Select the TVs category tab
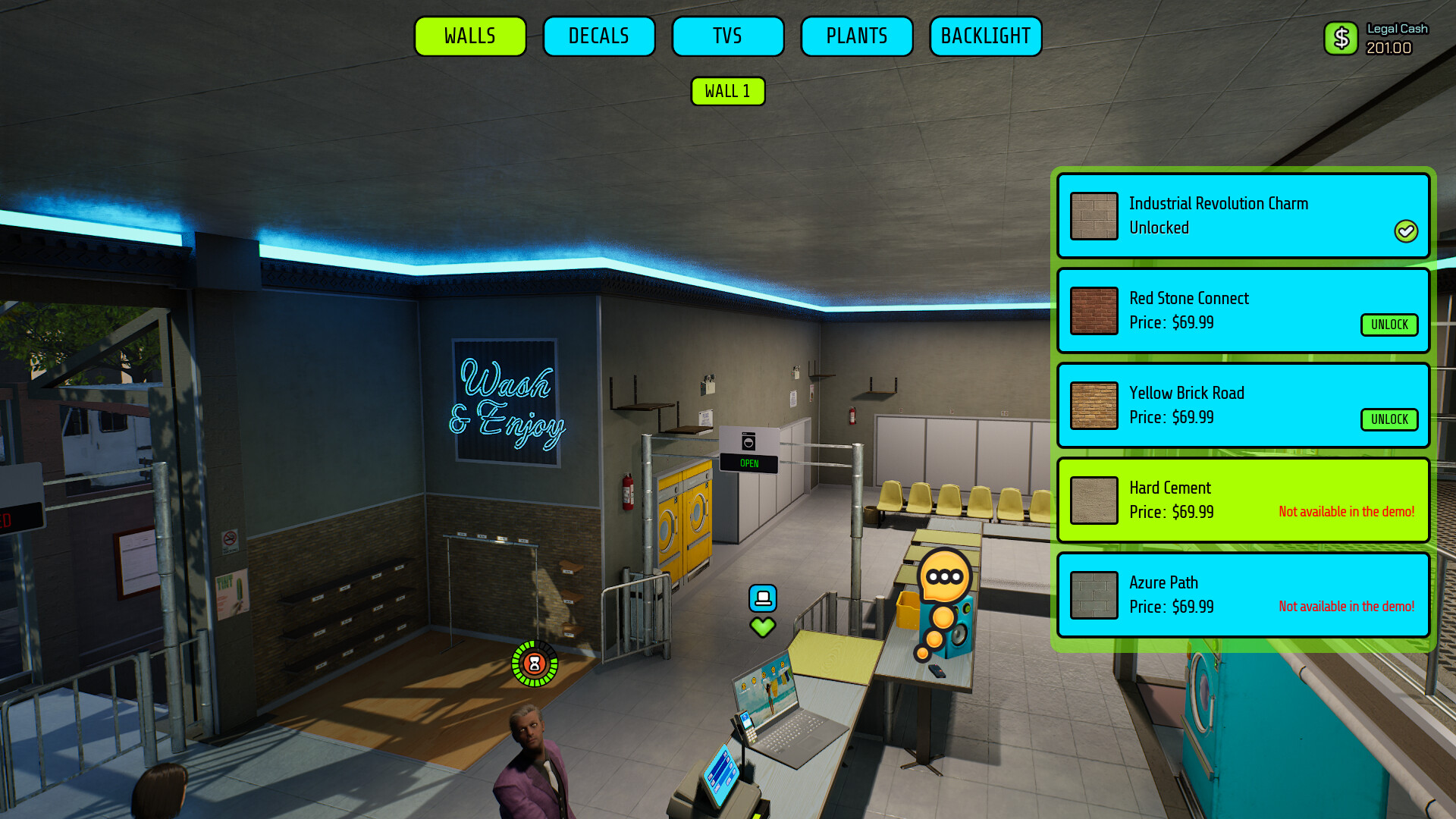This screenshot has width=1456, height=819. coord(728,36)
